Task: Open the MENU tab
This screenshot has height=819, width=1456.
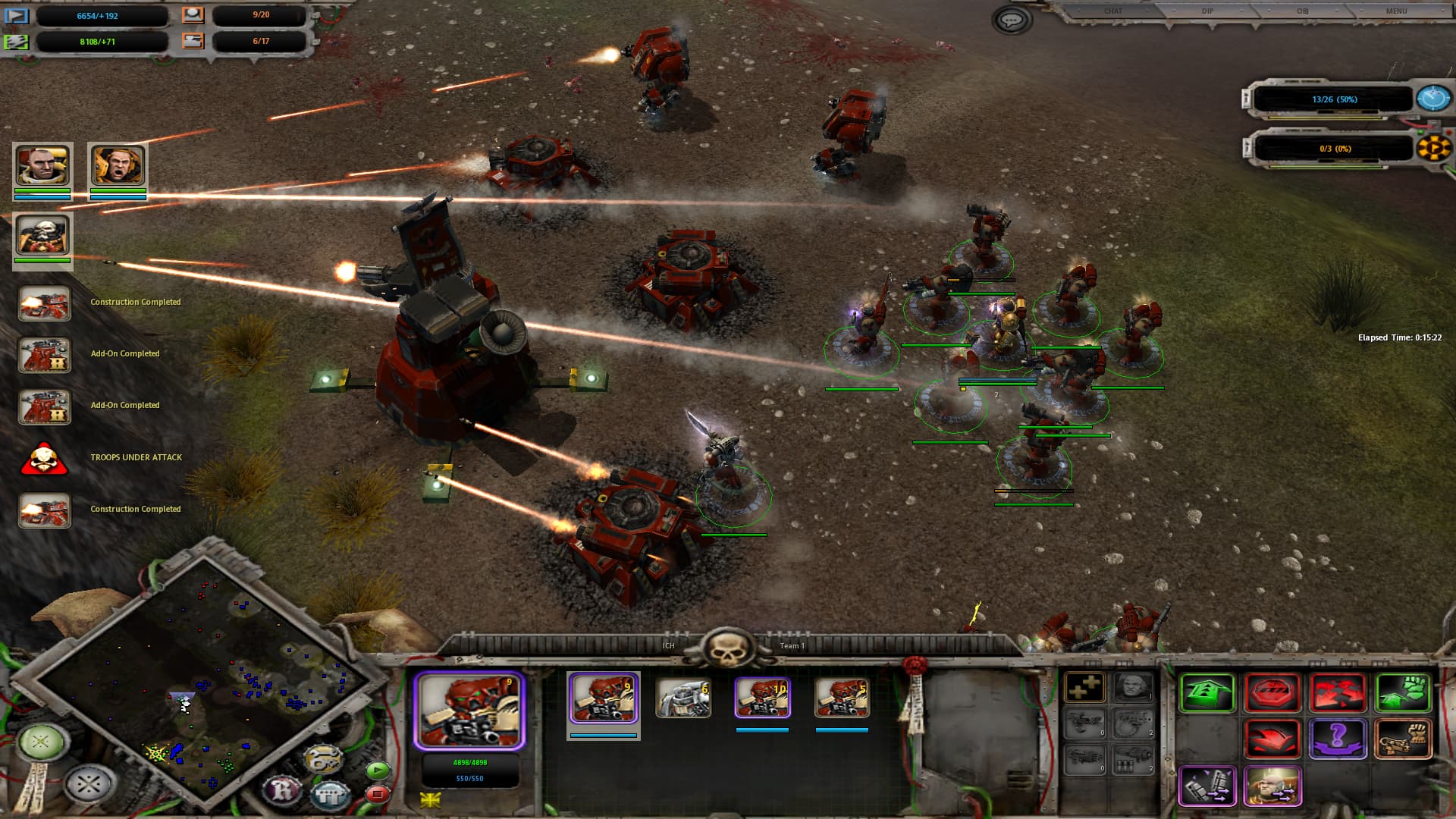Action: click(1396, 11)
